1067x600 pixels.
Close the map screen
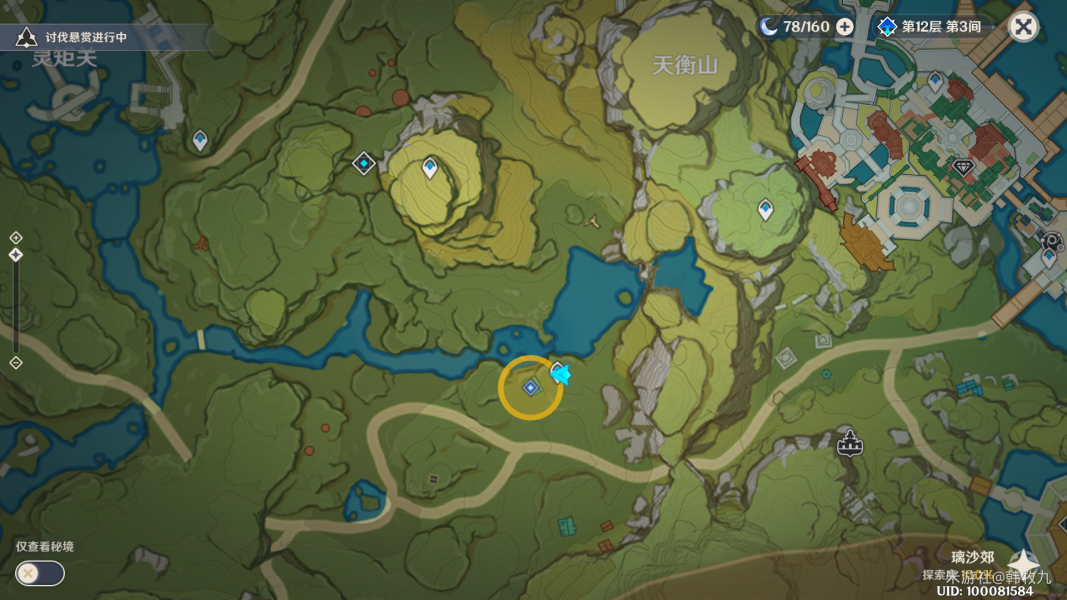[1023, 26]
